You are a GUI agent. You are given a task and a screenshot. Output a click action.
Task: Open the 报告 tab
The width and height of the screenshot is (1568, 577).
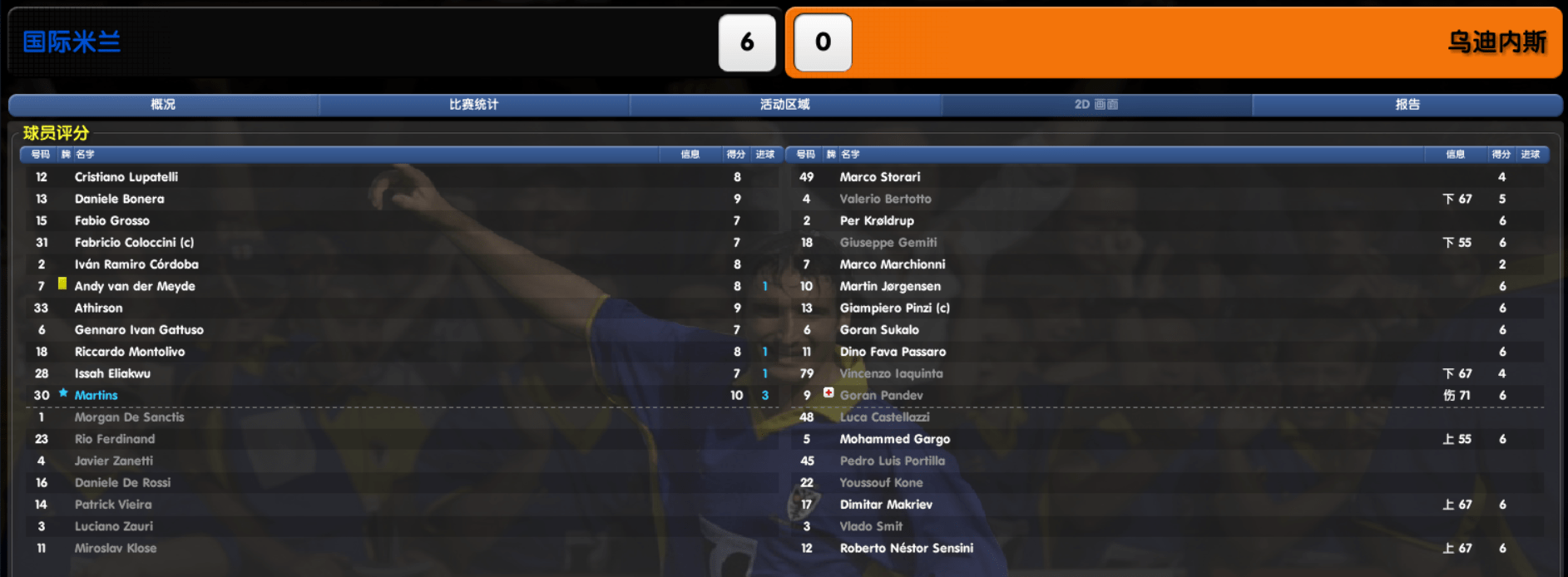(x=1407, y=105)
